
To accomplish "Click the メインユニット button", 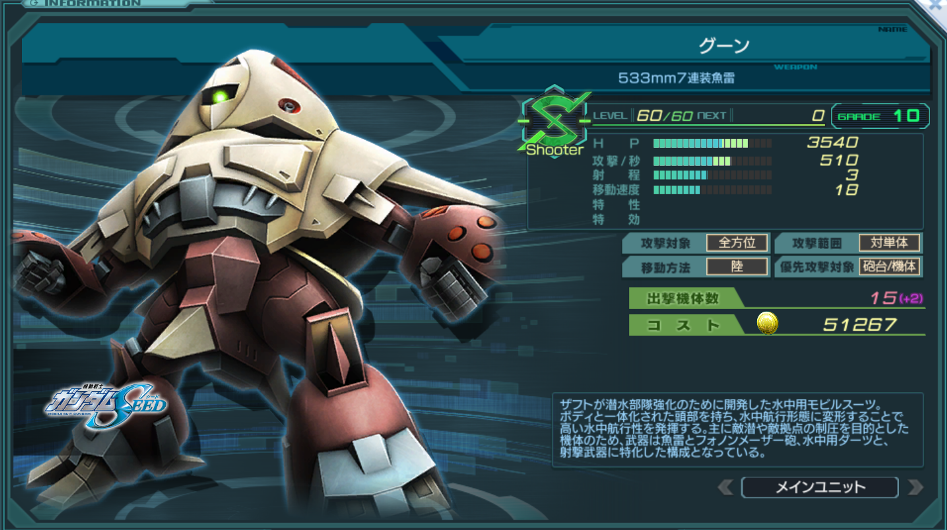I will pyautogui.click(x=820, y=488).
